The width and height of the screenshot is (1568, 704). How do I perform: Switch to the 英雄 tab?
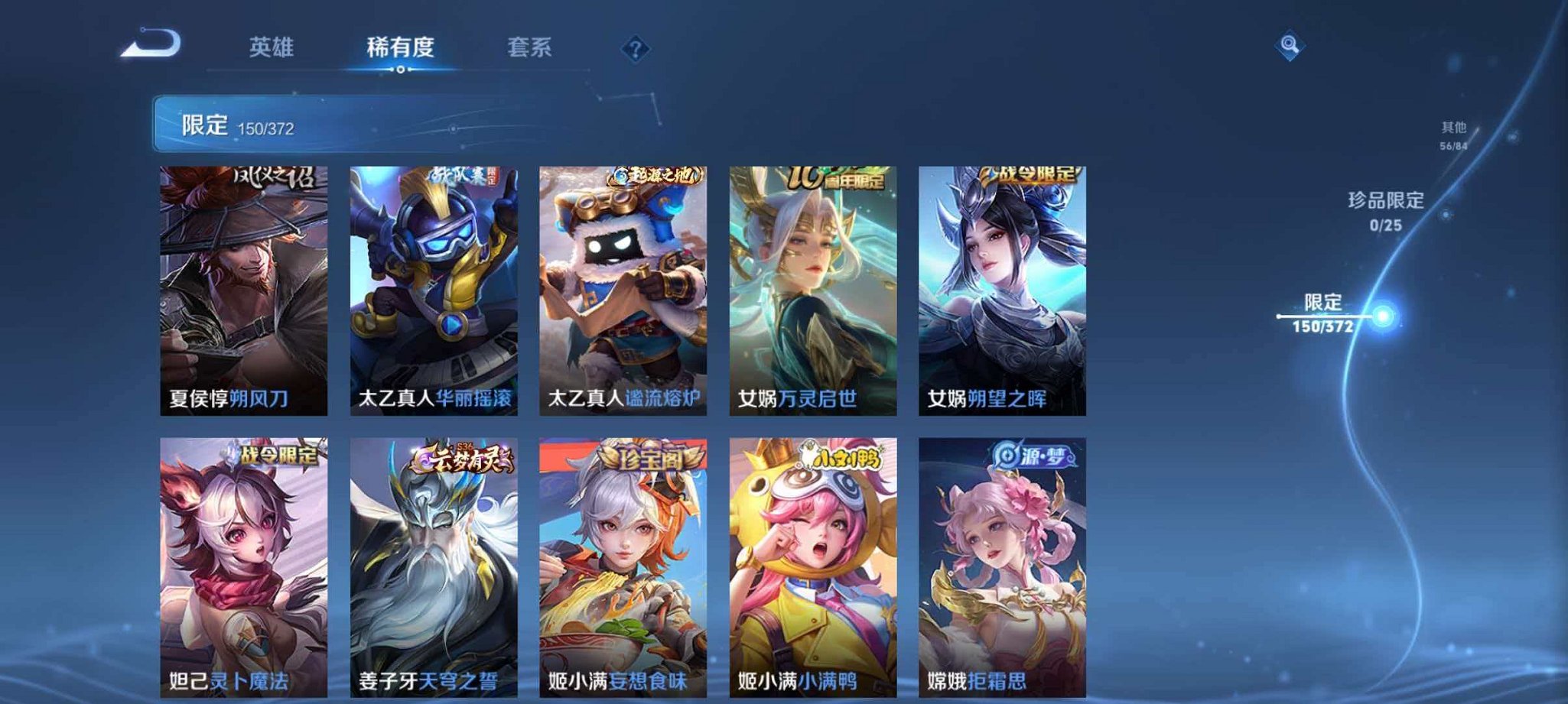[272, 47]
